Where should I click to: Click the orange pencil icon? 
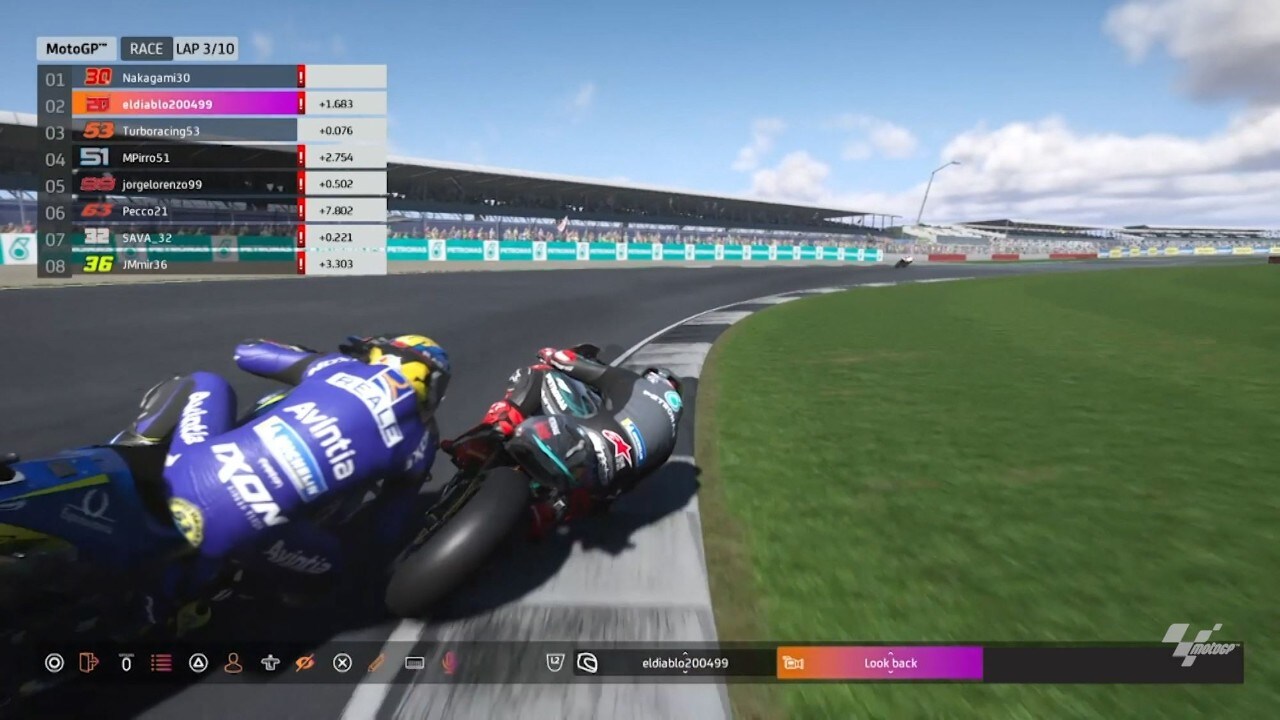click(377, 662)
